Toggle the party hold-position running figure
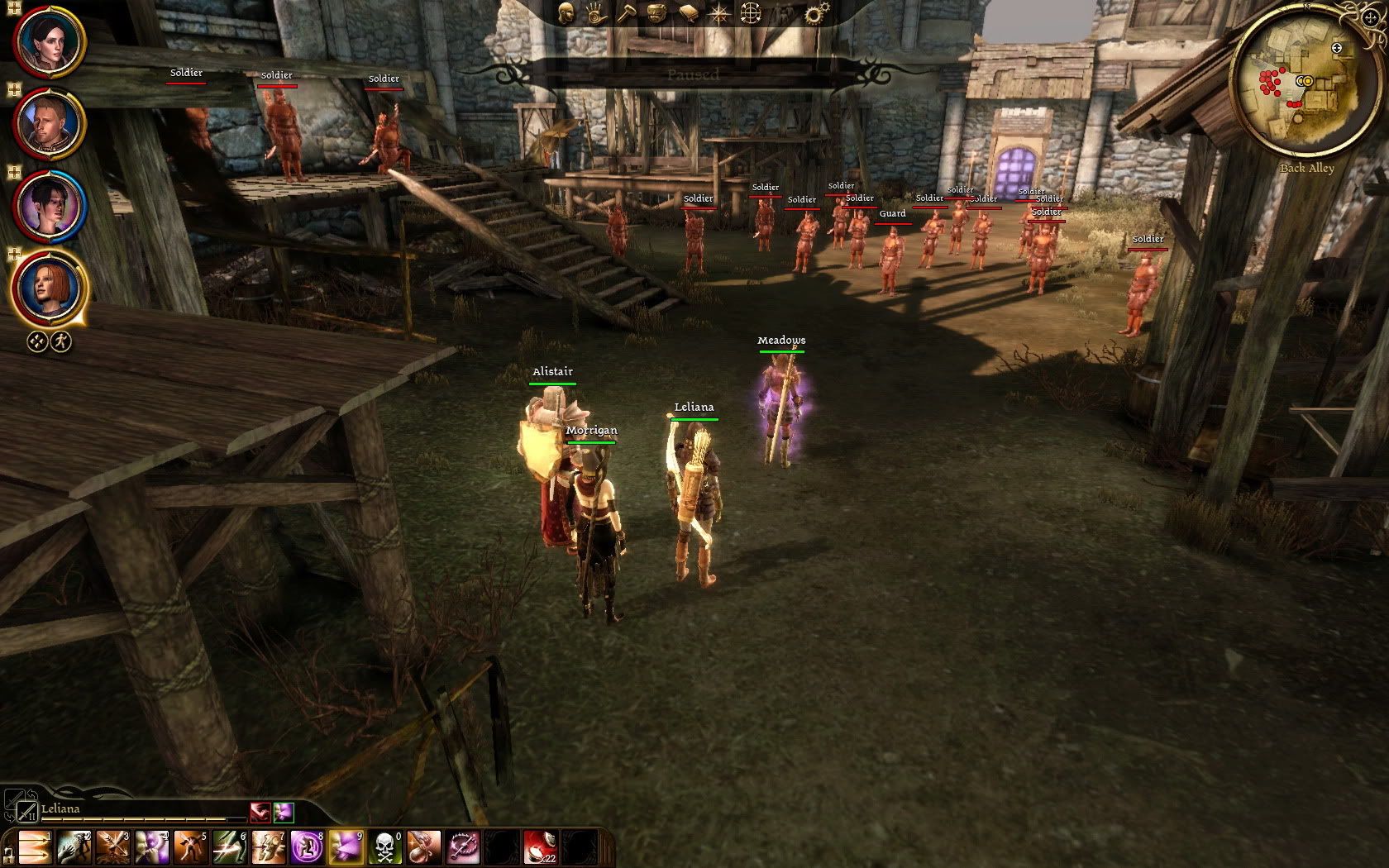The image size is (1389, 868). [61, 341]
